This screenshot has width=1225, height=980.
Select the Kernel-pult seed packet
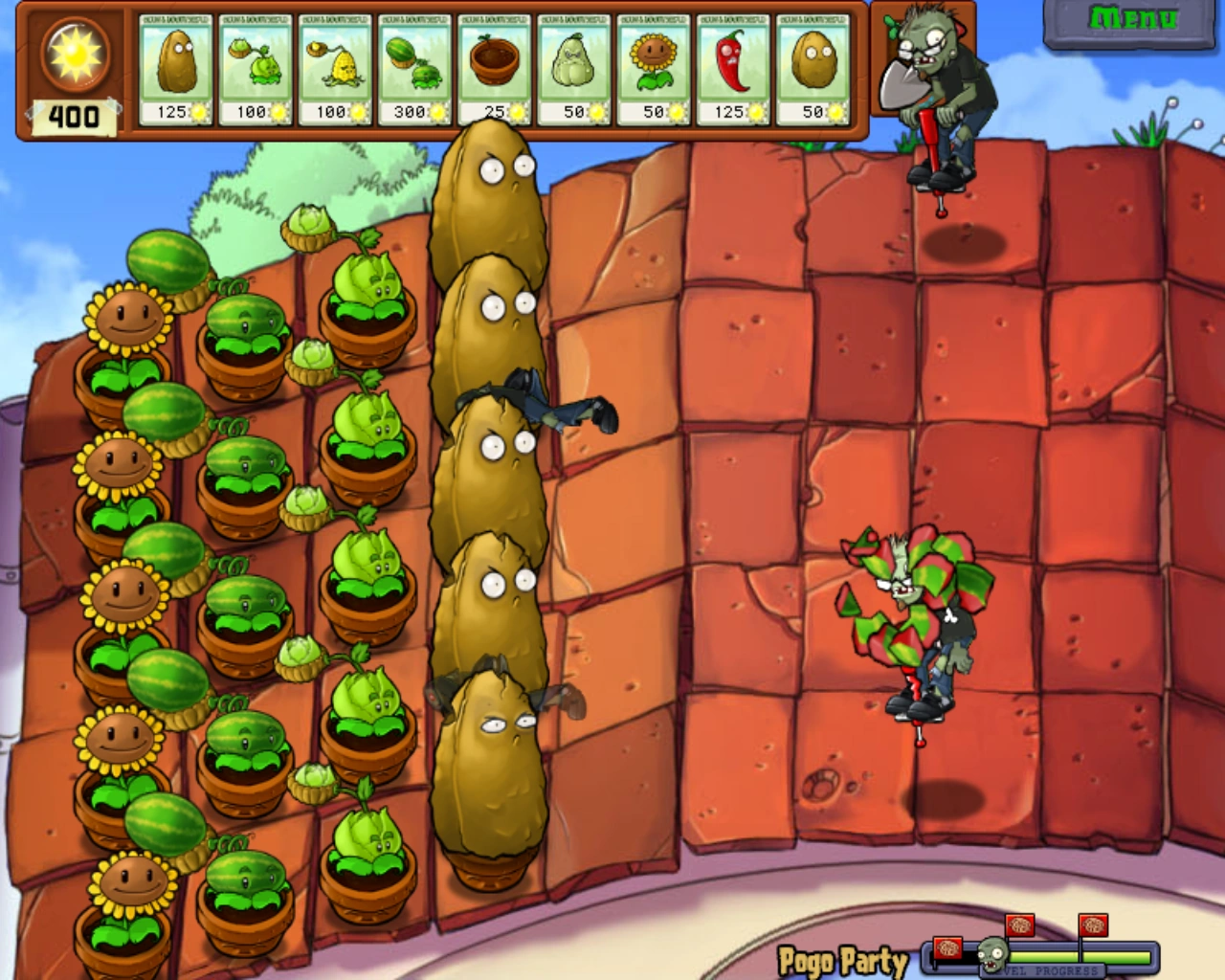coord(334,67)
